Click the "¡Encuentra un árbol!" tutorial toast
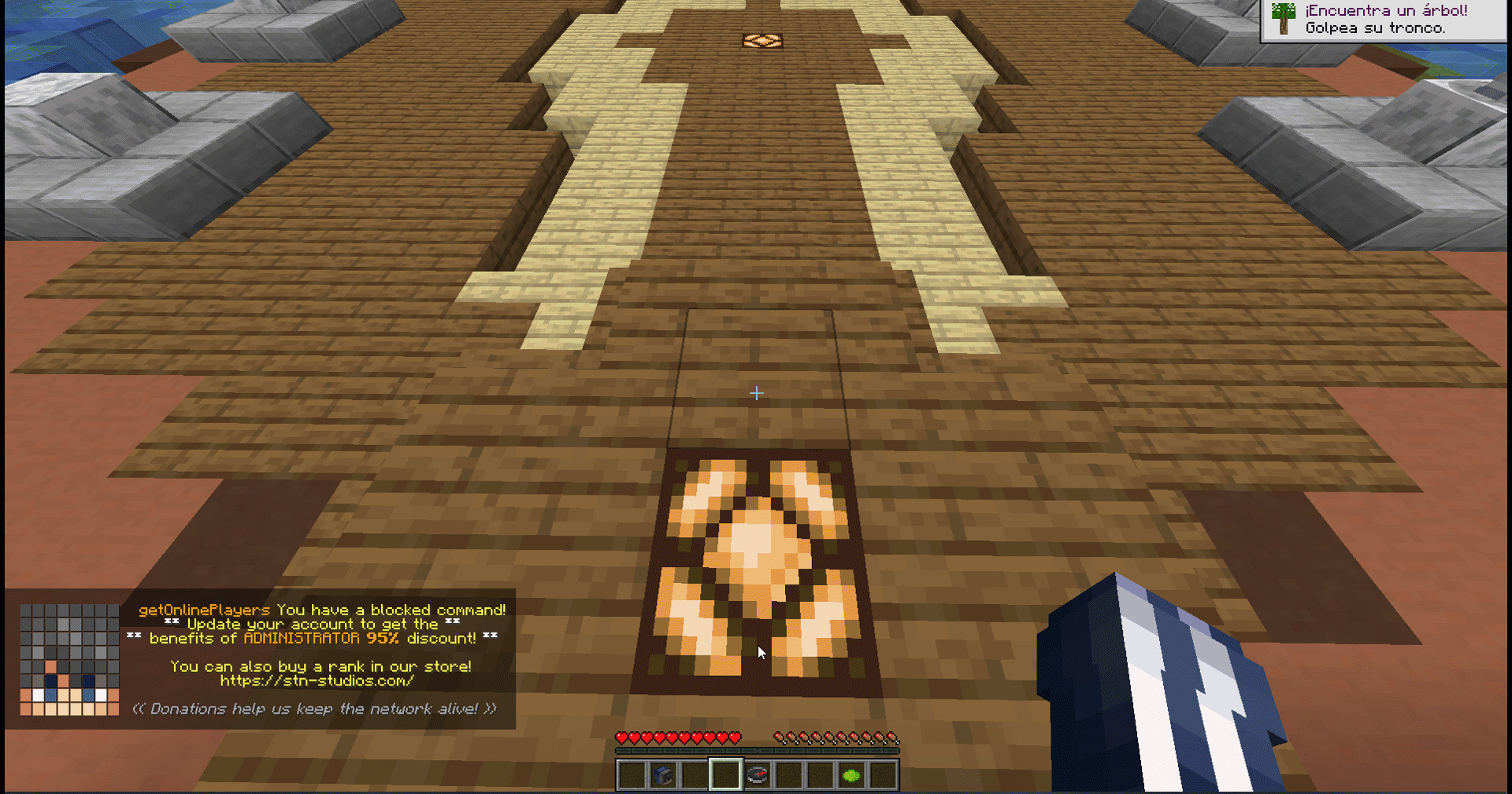Screen dimensions: 1512x794 click(1384, 20)
